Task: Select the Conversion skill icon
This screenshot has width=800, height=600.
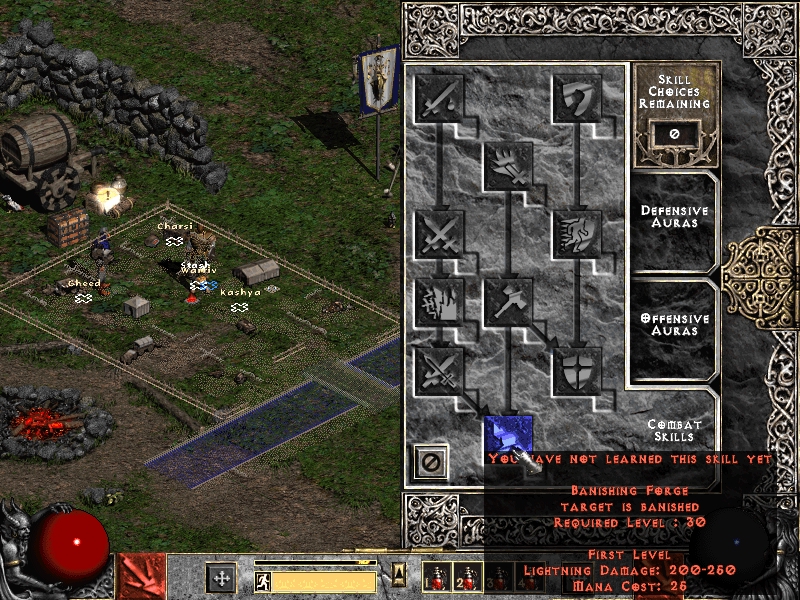Action: pyautogui.click(x=439, y=370)
